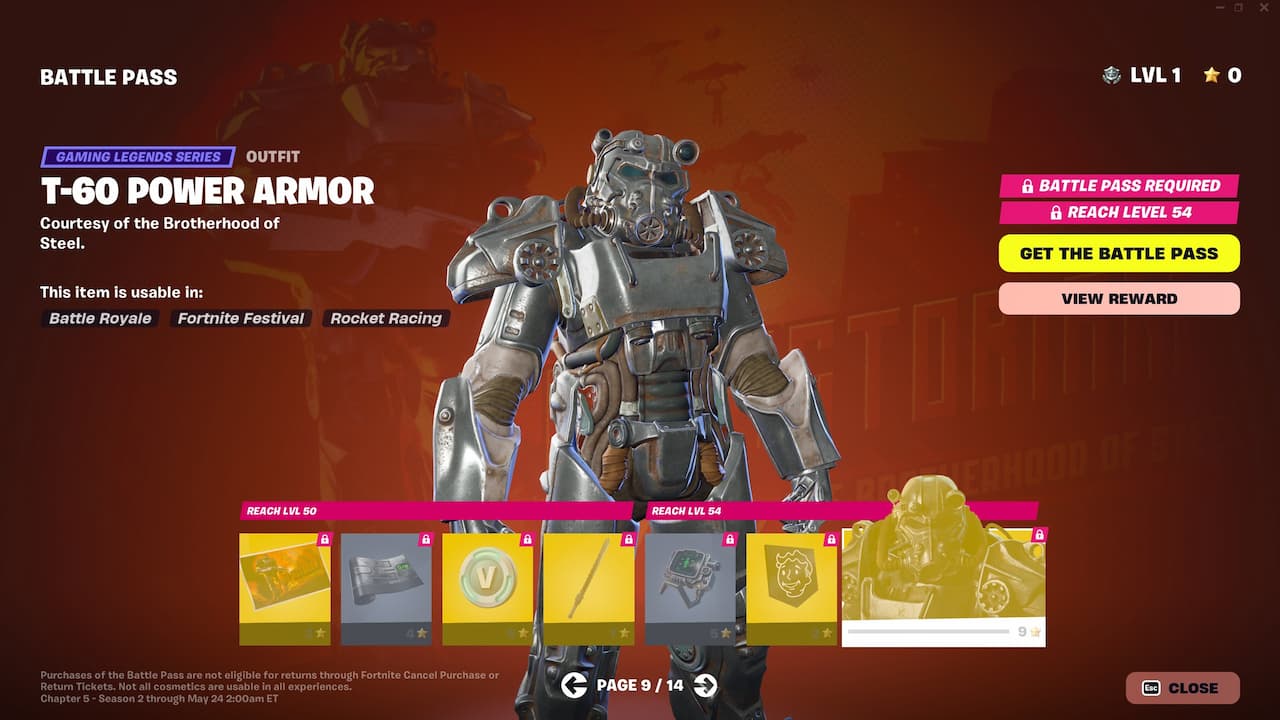This screenshot has width=1280, height=720.
Task: Click the battle pass level shield icon
Action: (1110, 75)
